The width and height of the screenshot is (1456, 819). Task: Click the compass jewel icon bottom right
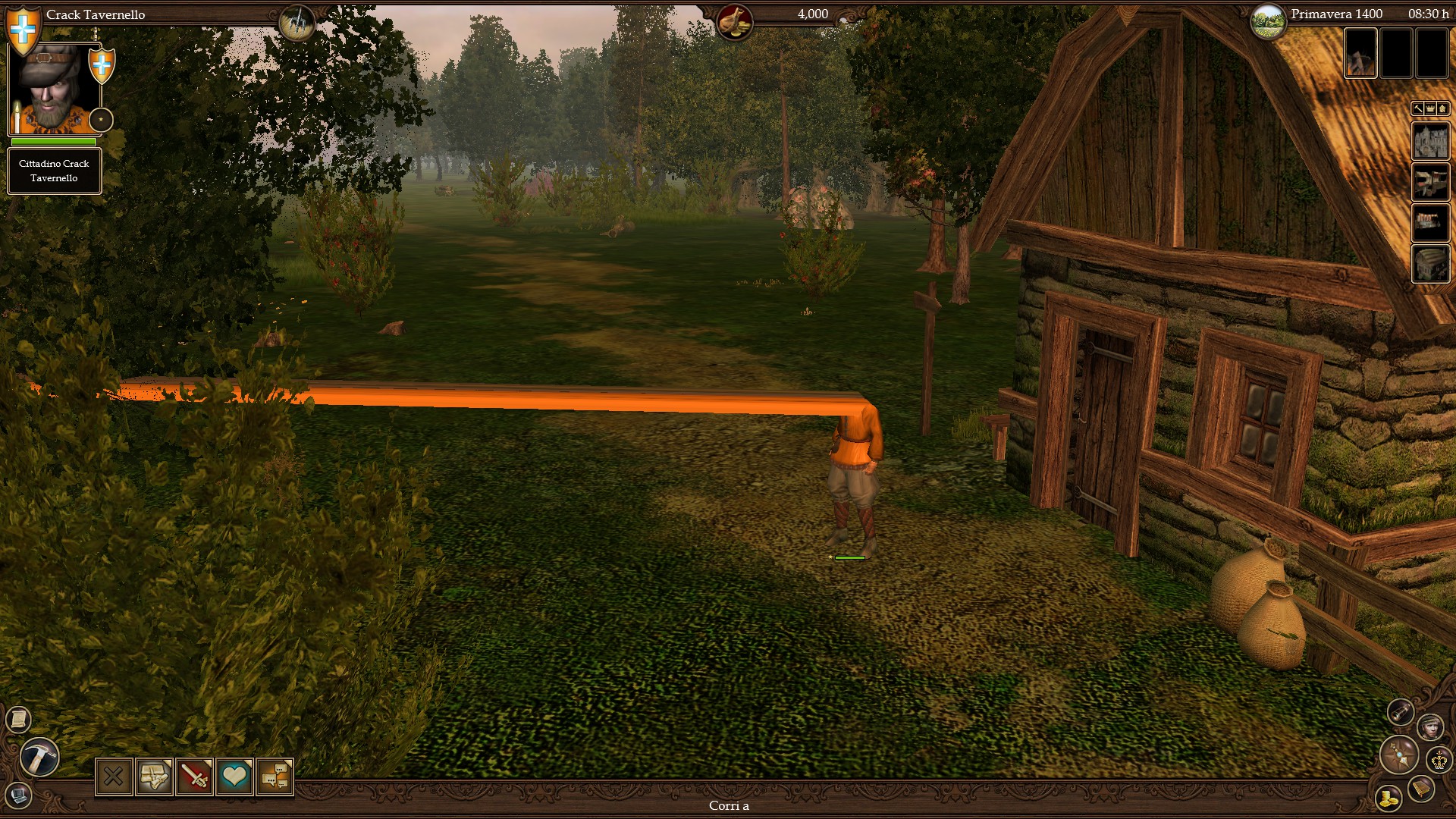click(x=1399, y=756)
